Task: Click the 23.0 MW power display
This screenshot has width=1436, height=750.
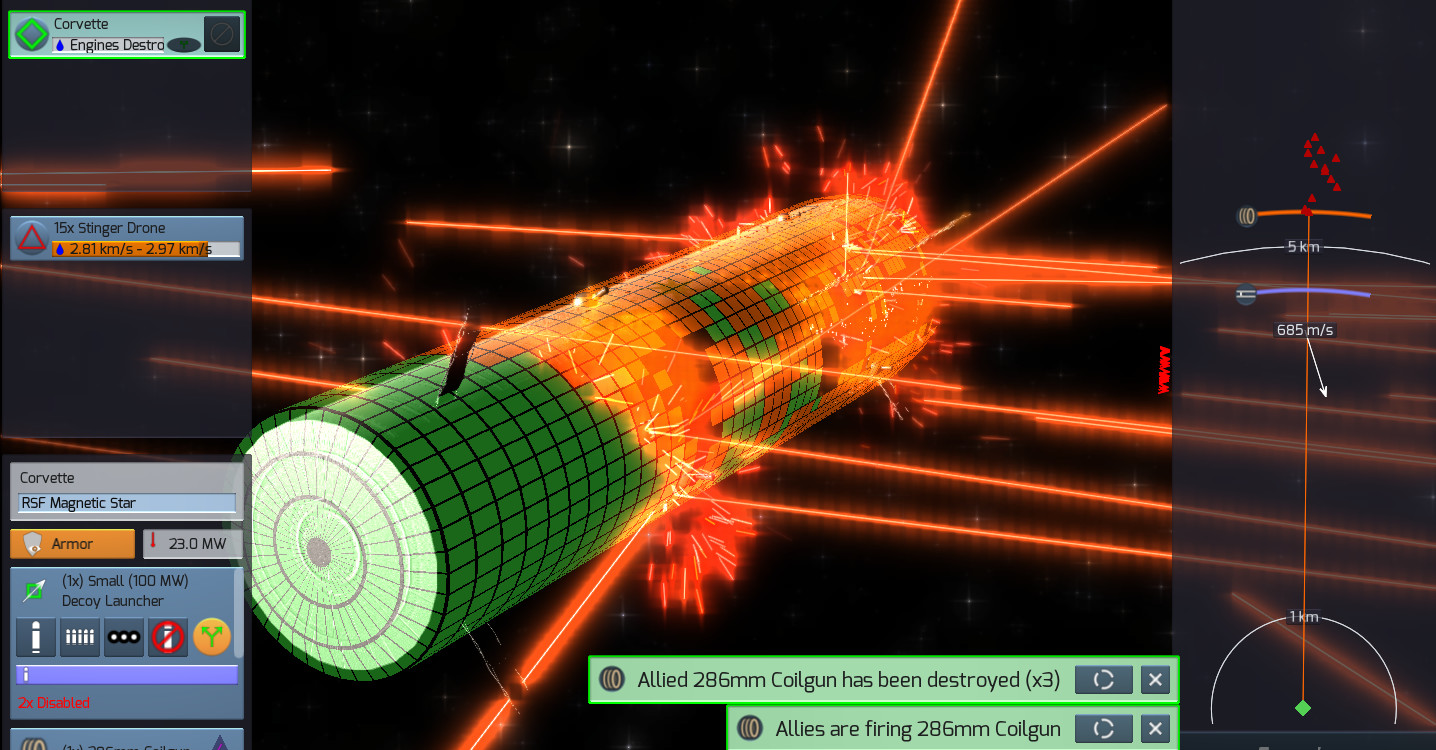Action: [196, 543]
